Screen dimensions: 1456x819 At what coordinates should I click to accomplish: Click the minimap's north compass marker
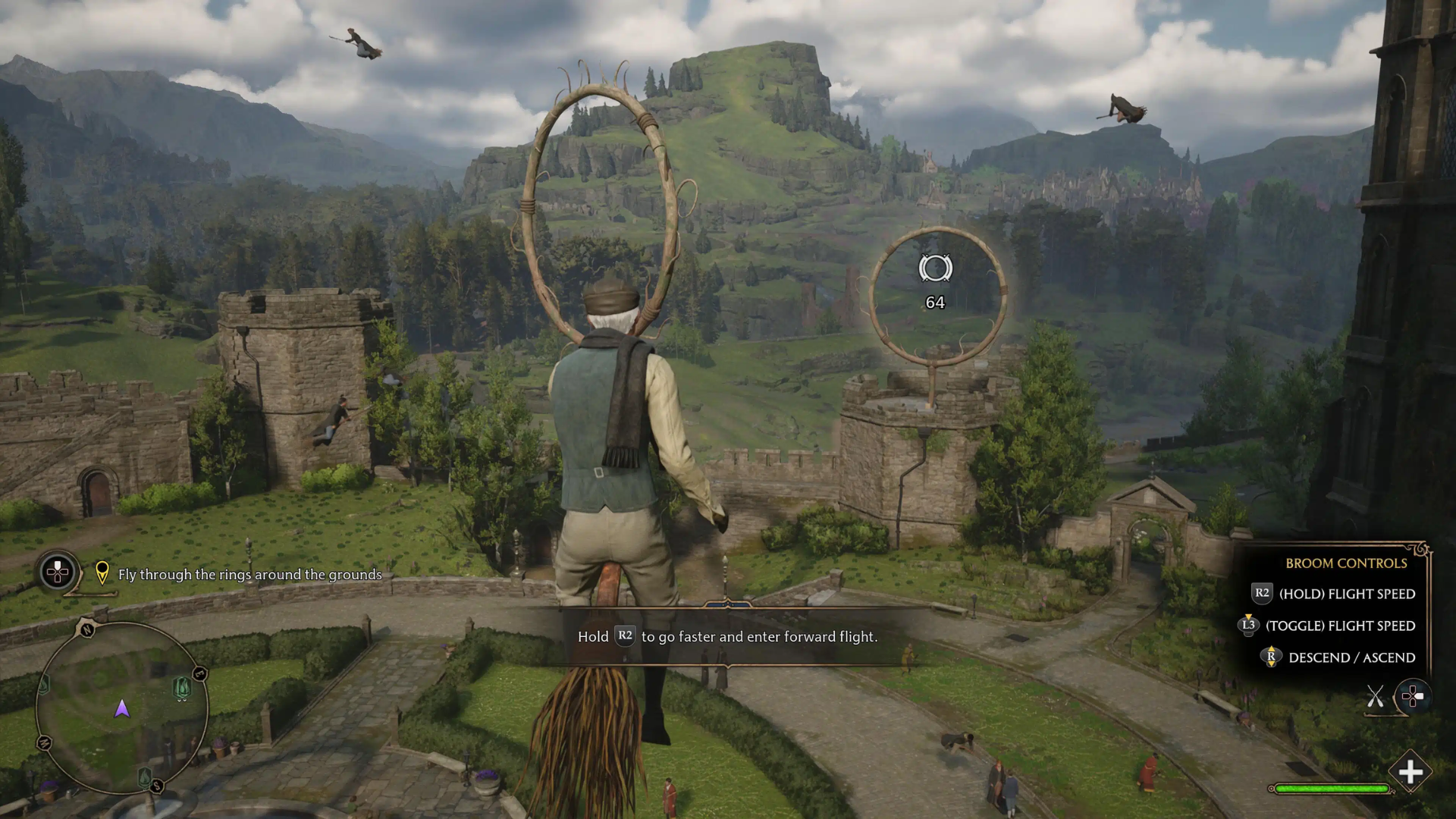coord(86,629)
